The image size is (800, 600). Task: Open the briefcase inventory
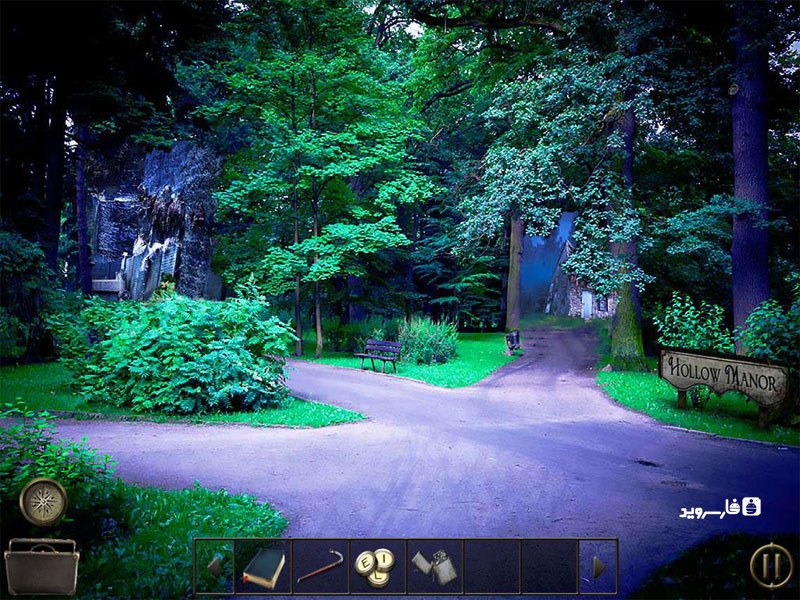[x=41, y=566]
